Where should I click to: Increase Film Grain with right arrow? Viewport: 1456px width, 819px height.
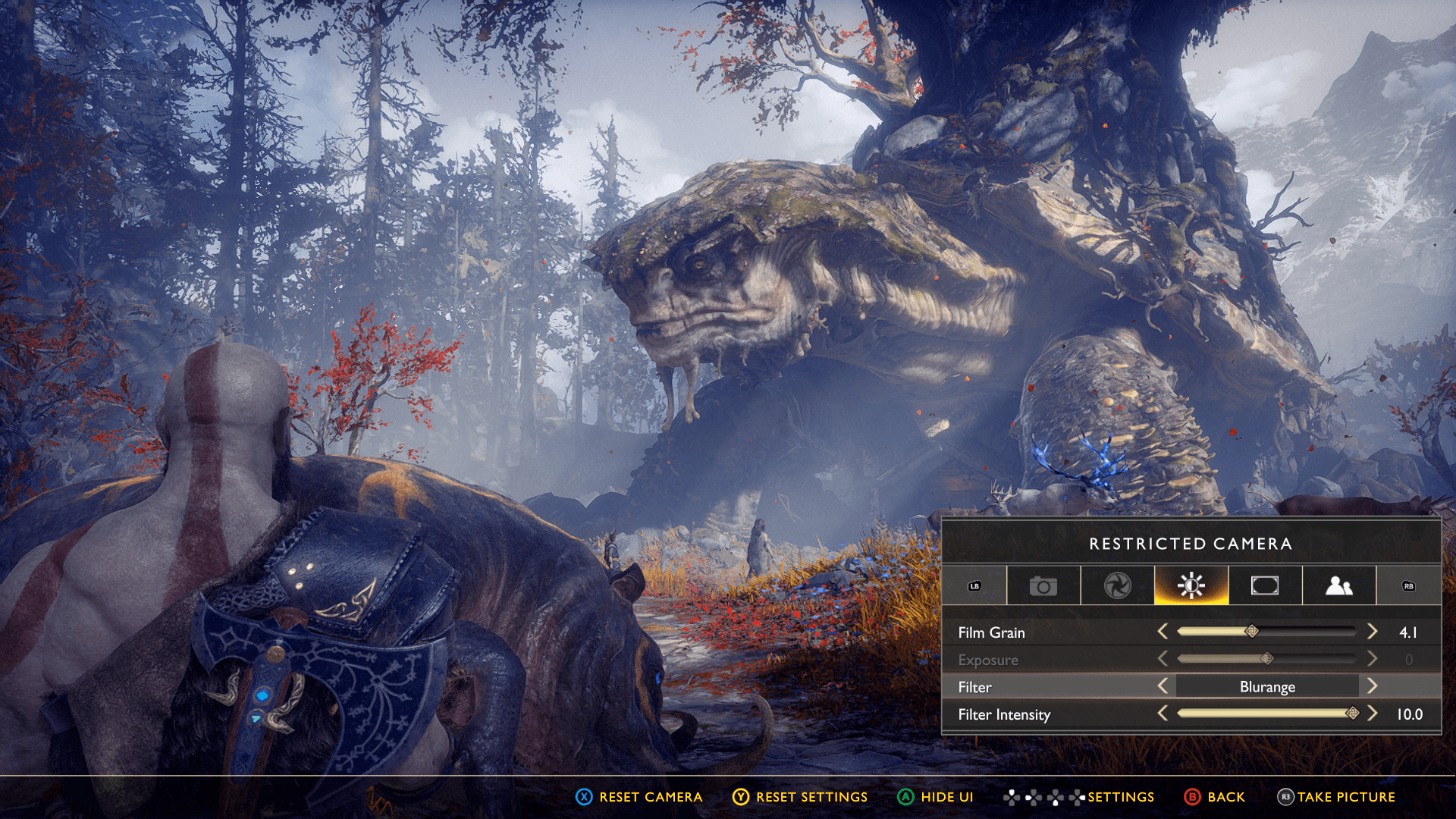(1372, 632)
